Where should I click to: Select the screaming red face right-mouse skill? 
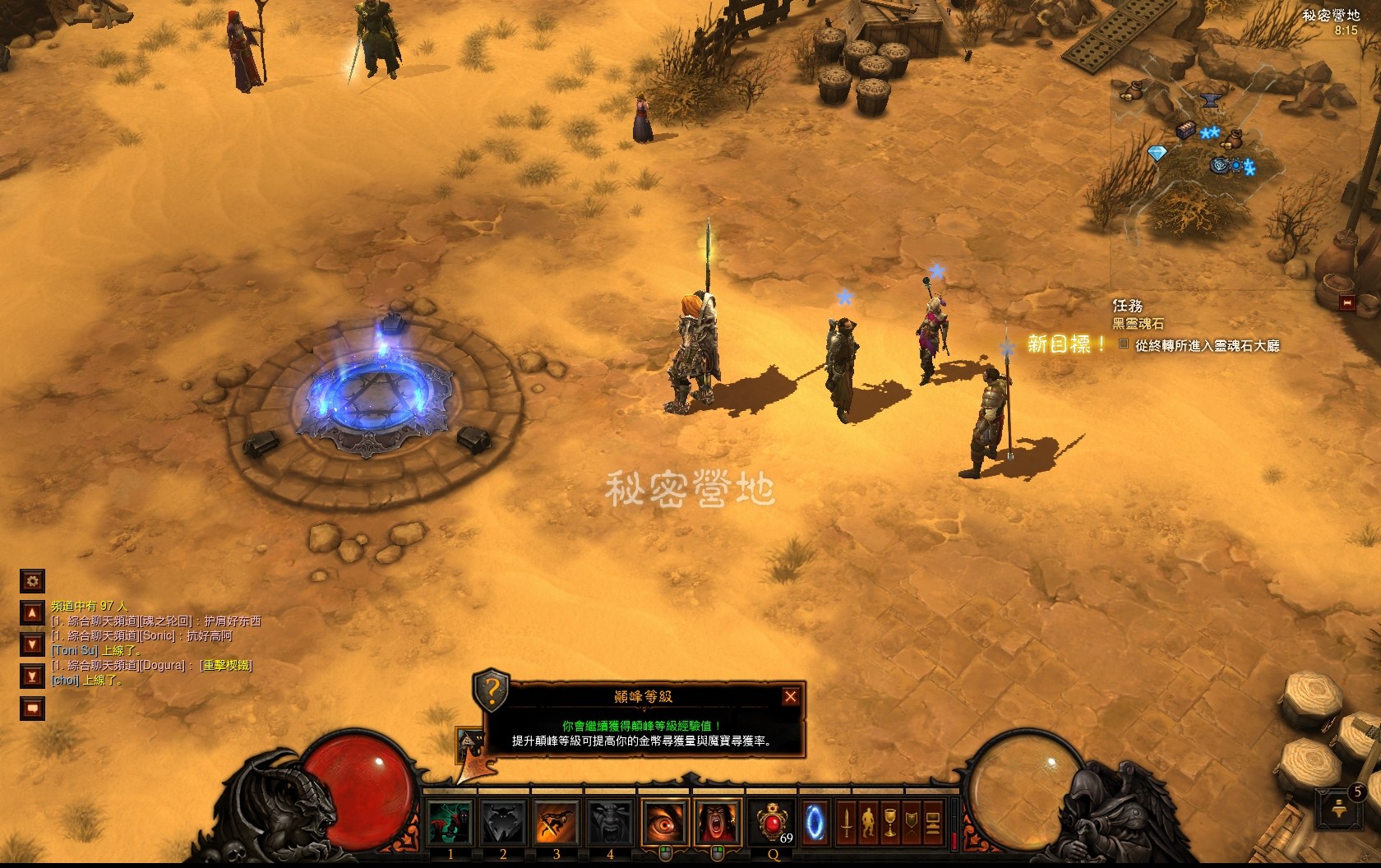click(x=717, y=821)
